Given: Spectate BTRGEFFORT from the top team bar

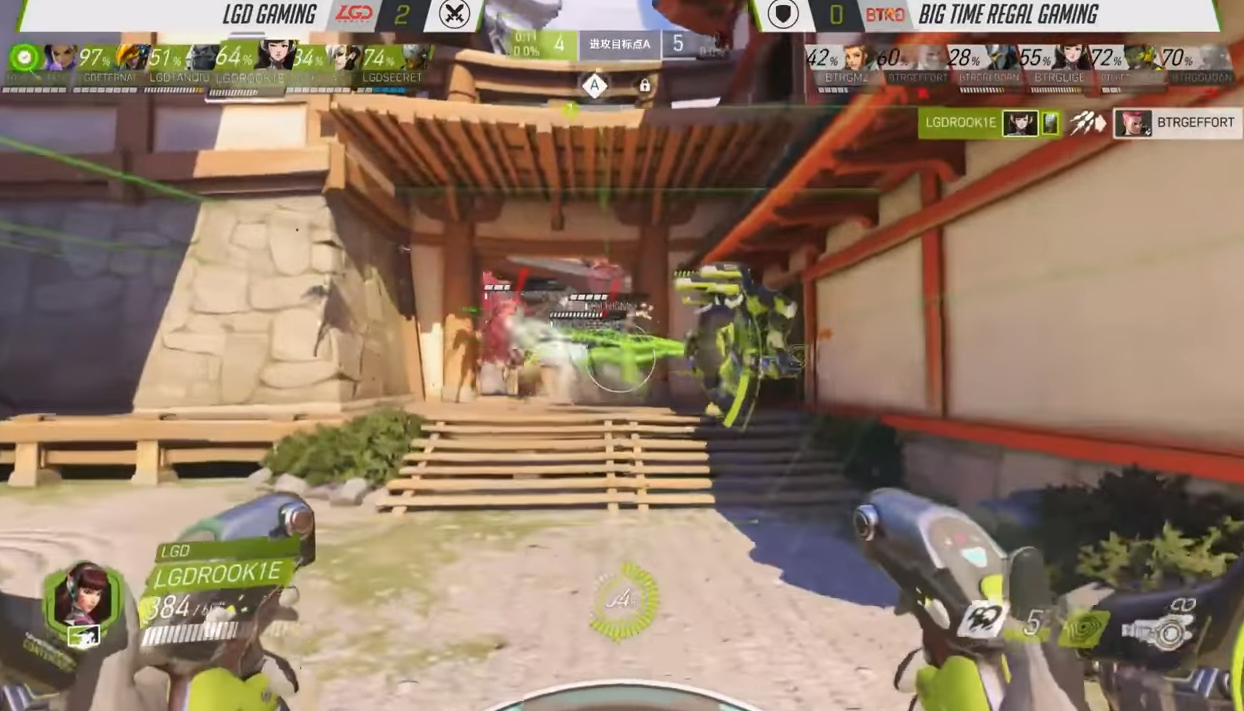Looking at the screenshot, I should (x=930, y=58).
